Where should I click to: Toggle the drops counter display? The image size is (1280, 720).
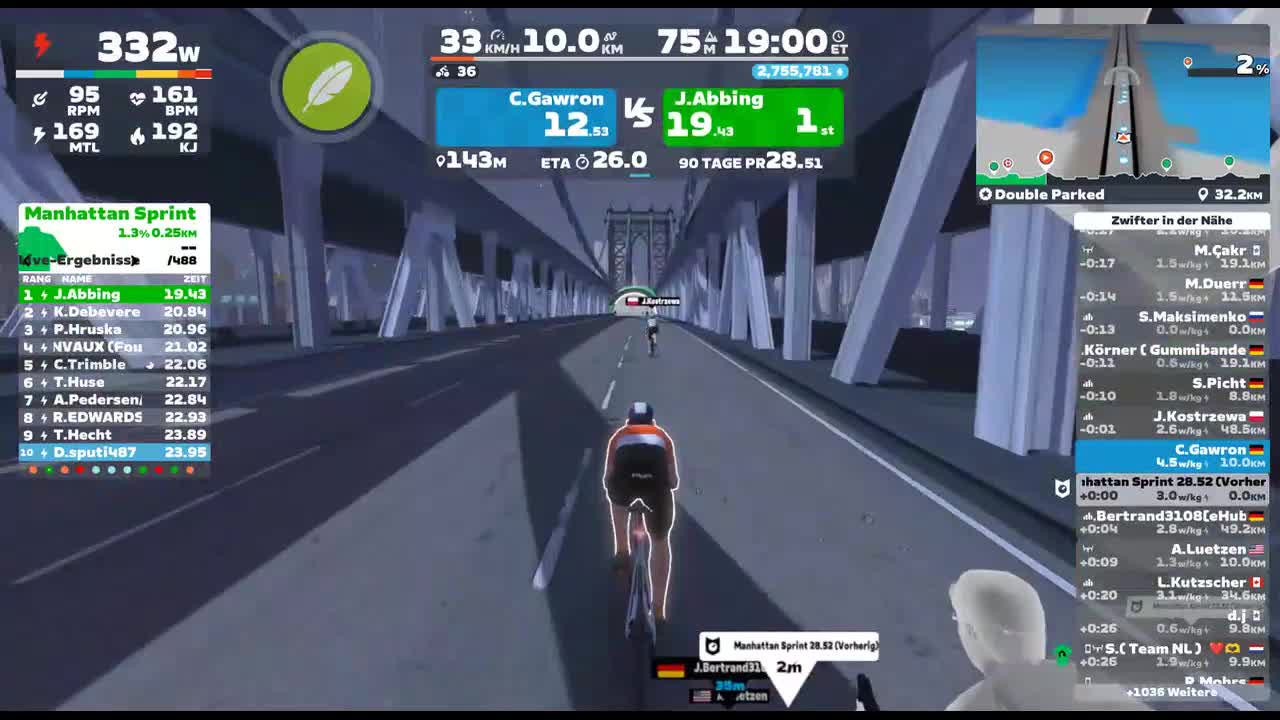coord(799,71)
